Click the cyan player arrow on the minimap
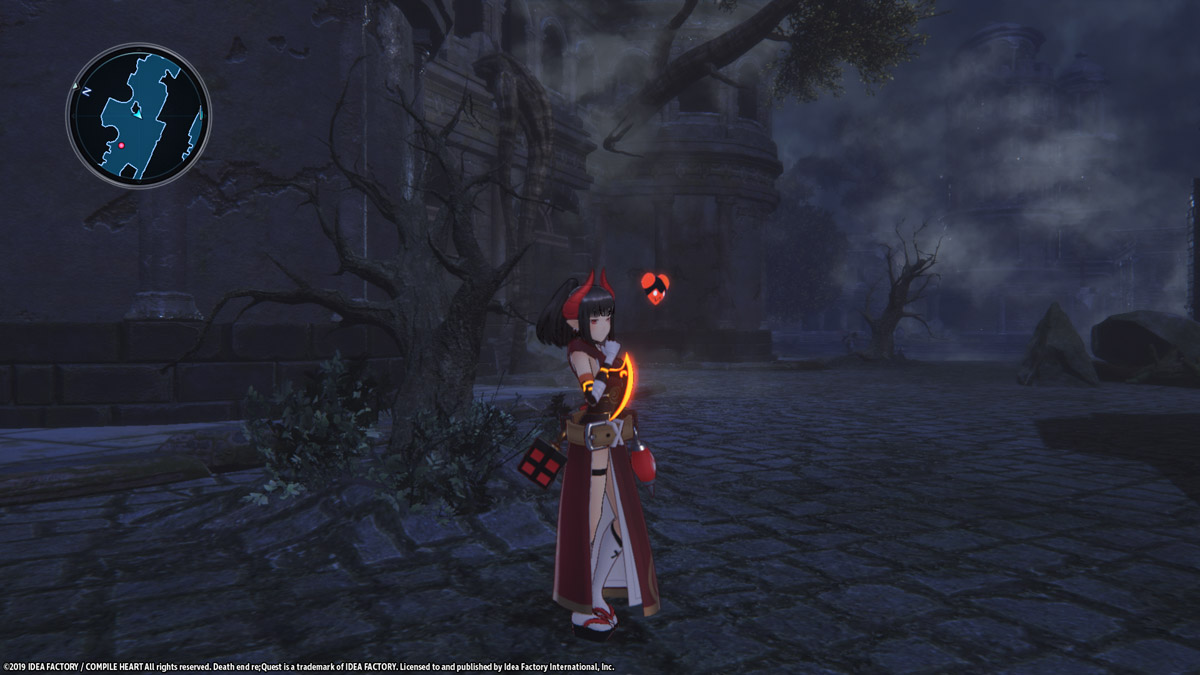This screenshot has width=1200, height=675. [137, 116]
